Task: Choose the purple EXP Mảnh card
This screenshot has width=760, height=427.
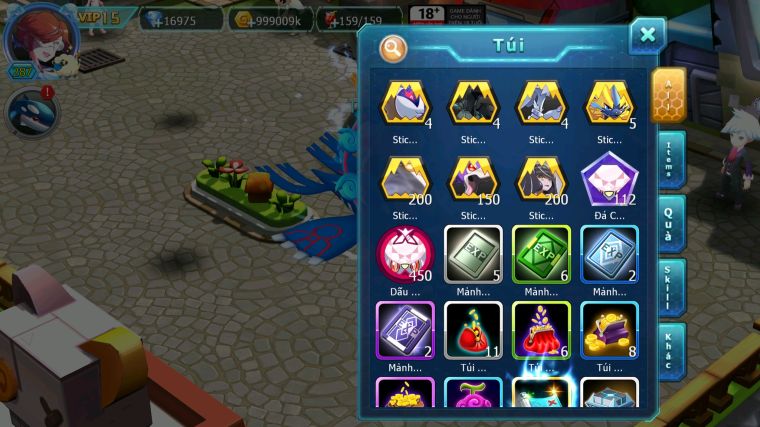Action: tap(403, 327)
